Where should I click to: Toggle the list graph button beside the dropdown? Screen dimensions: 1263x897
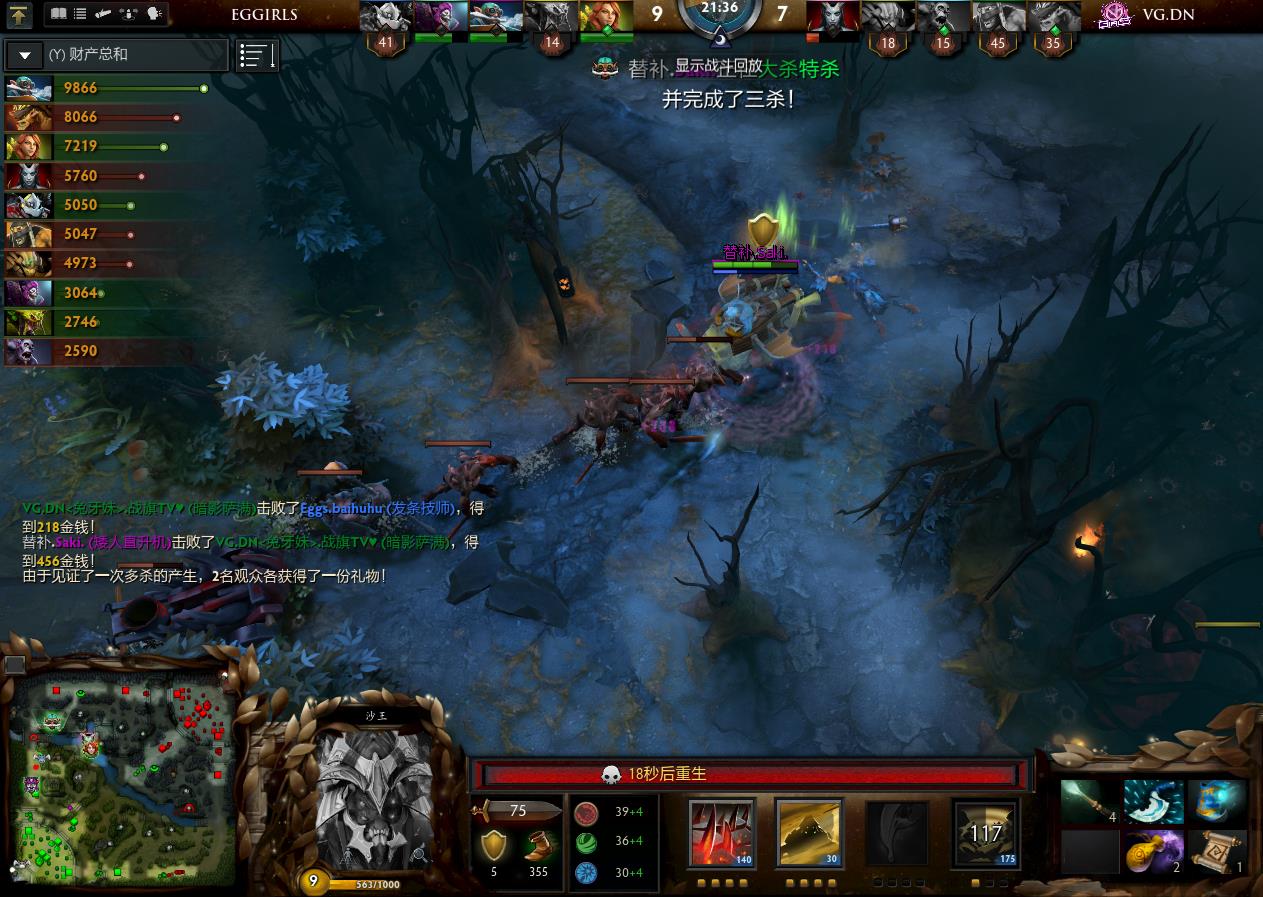coord(256,56)
